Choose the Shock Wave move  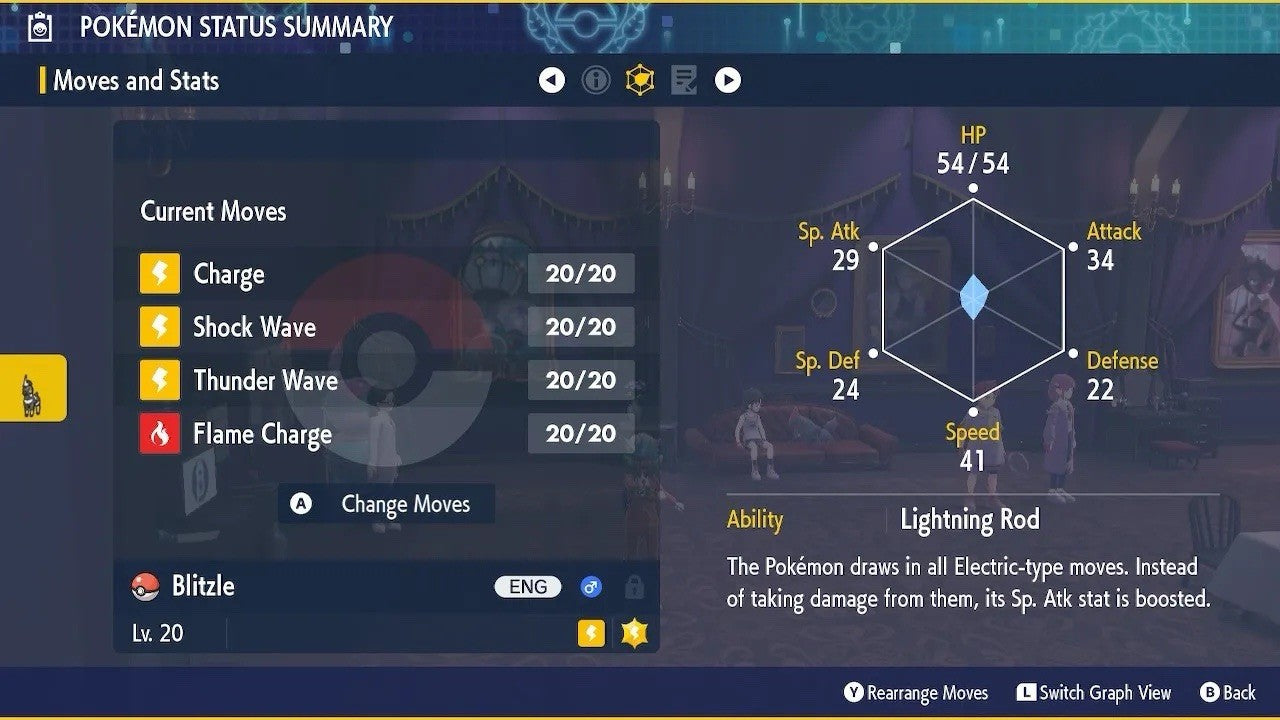(386, 327)
